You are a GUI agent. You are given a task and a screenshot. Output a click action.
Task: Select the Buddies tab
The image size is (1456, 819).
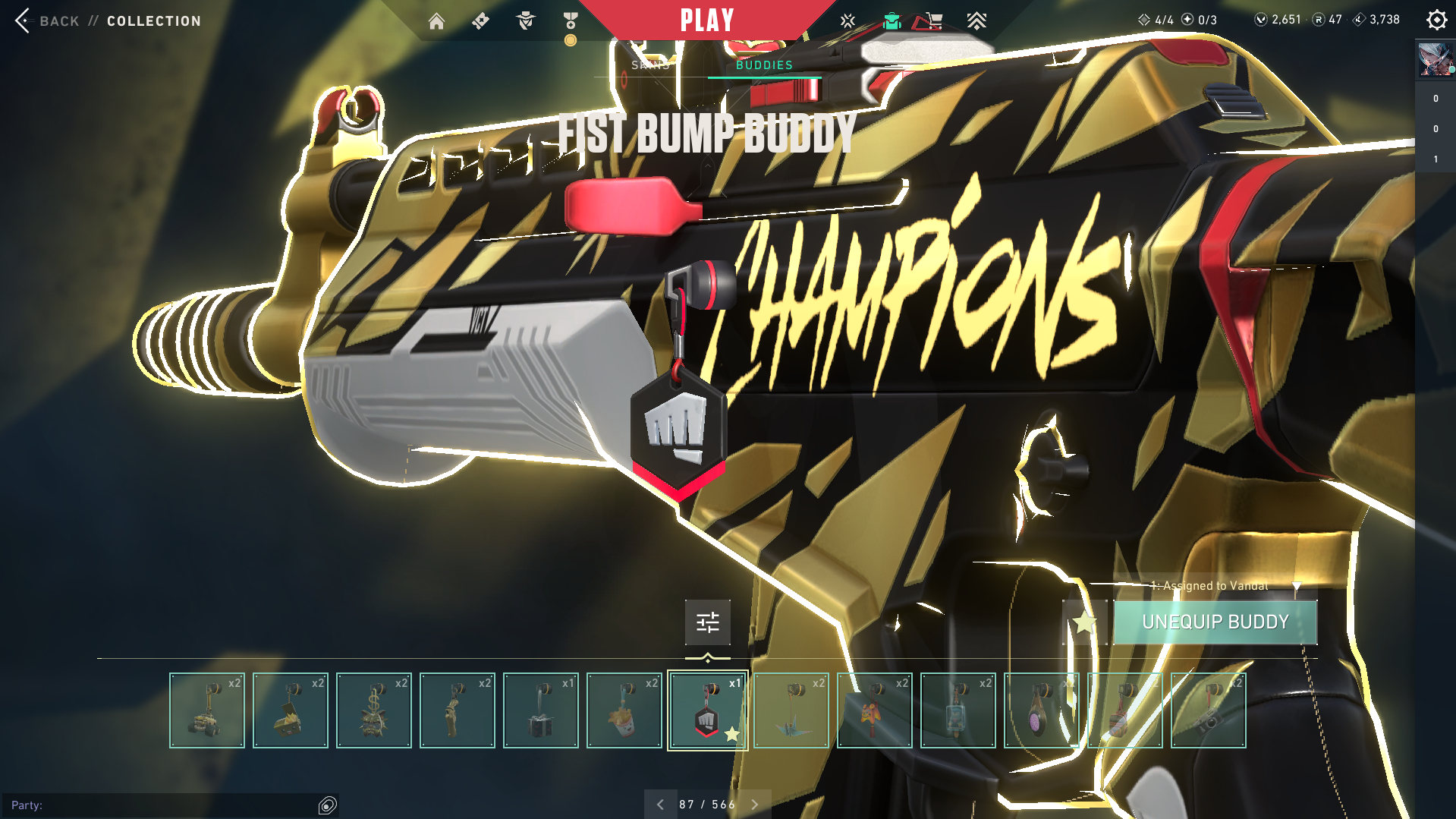764,65
